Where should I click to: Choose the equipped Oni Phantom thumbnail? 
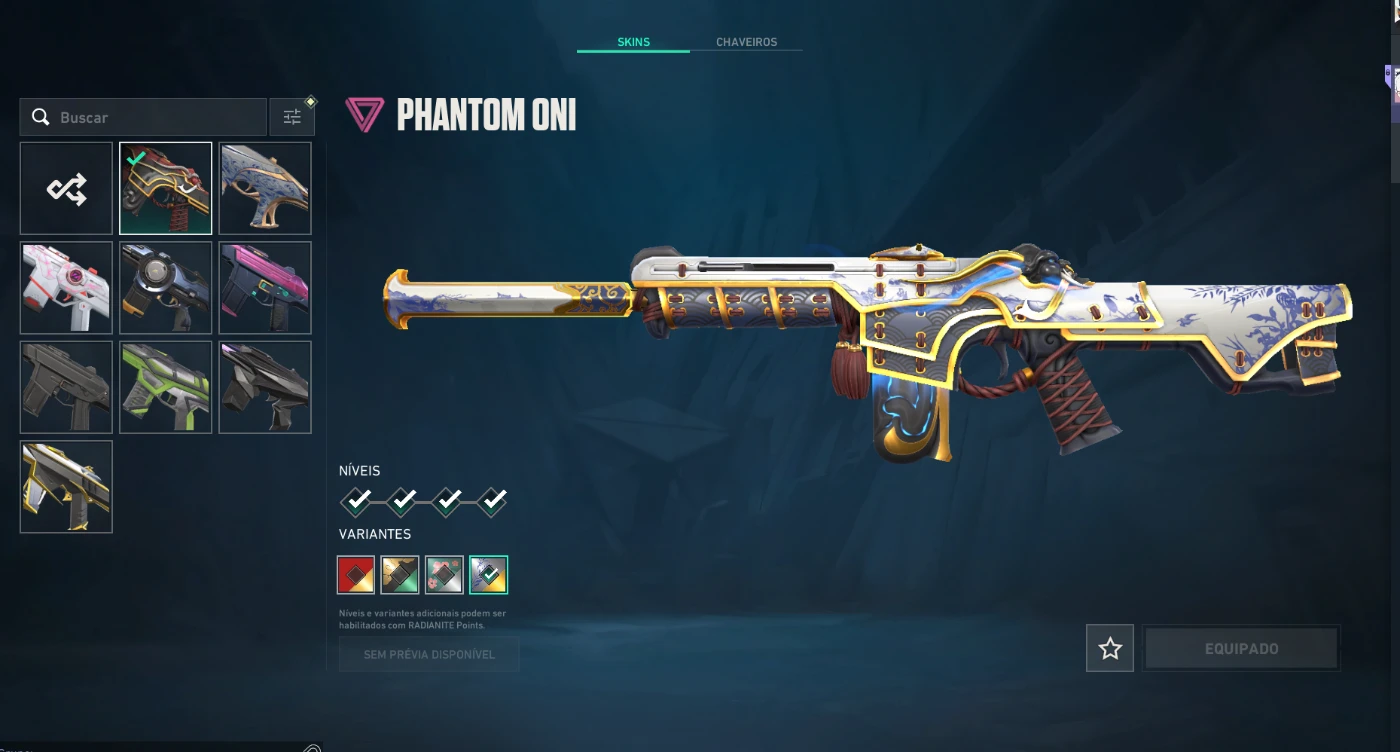166,188
